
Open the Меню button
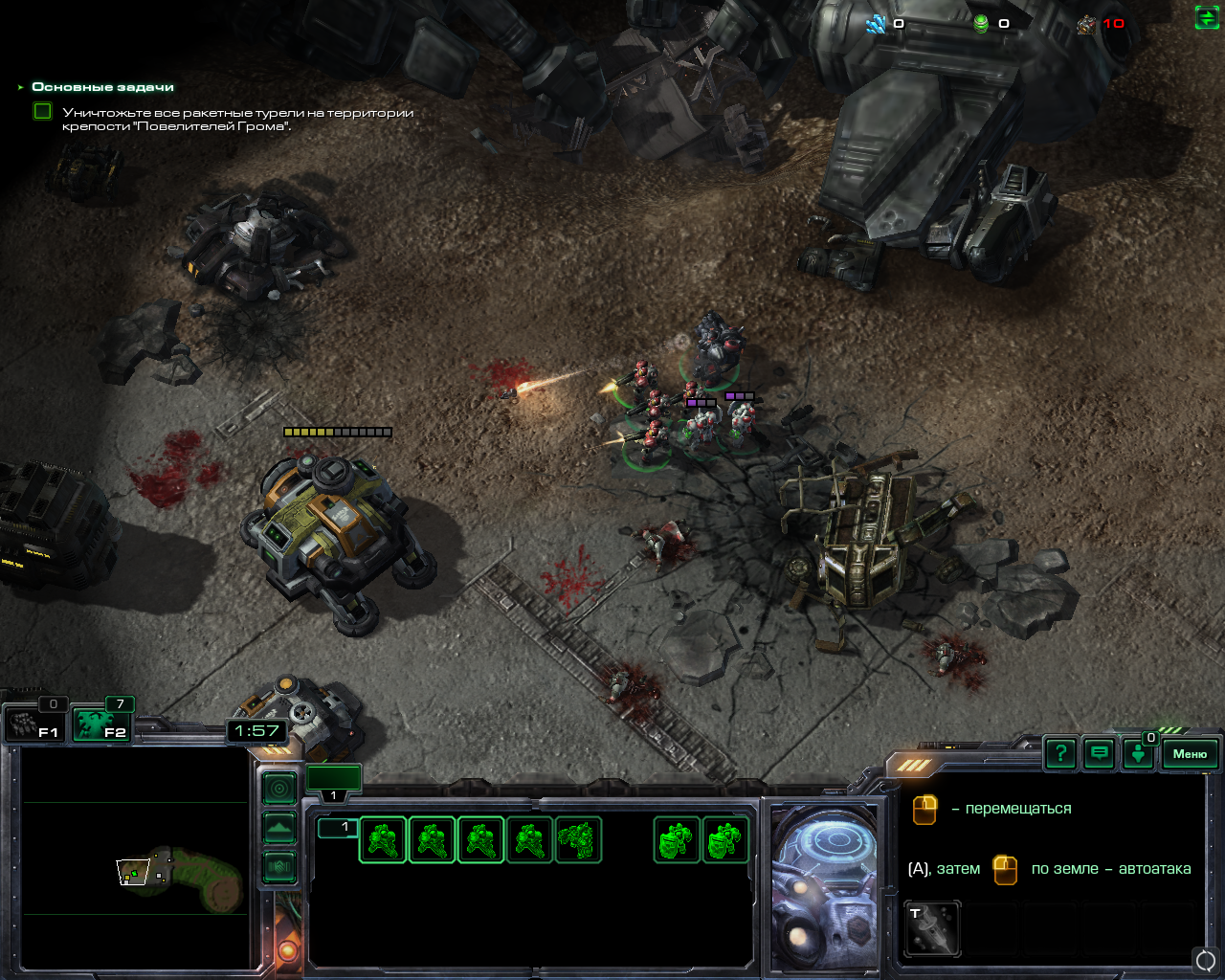1190,754
